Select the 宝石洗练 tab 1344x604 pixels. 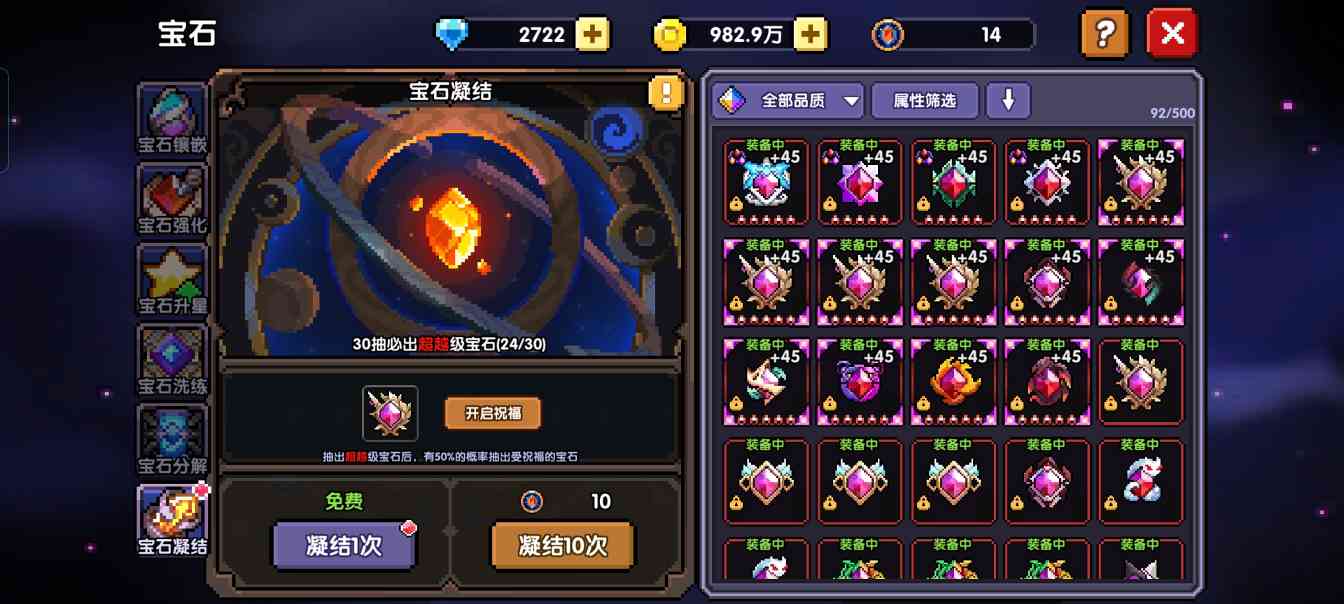pyautogui.click(x=173, y=361)
